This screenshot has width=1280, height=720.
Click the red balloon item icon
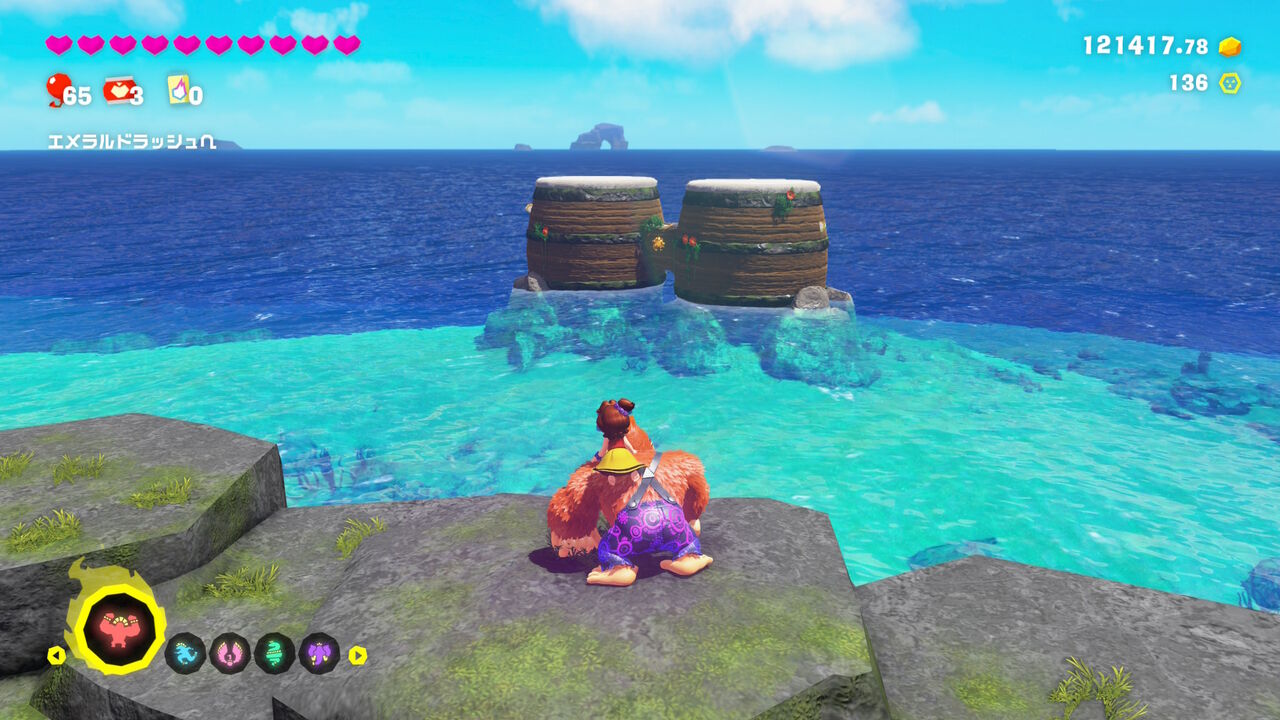(x=58, y=90)
